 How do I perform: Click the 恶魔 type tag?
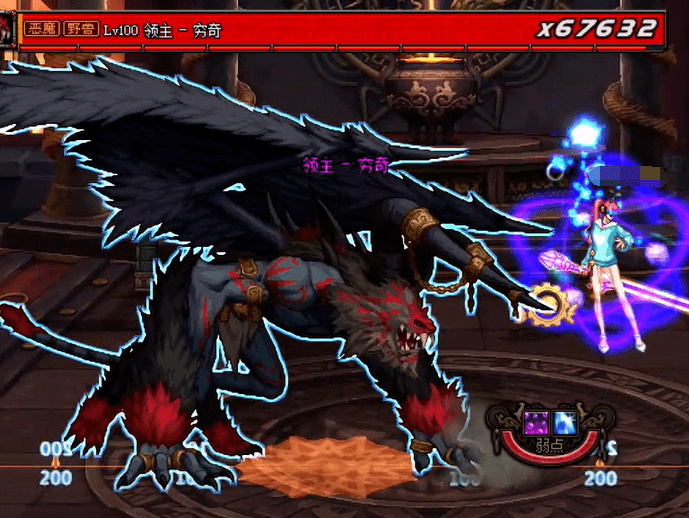43,30
